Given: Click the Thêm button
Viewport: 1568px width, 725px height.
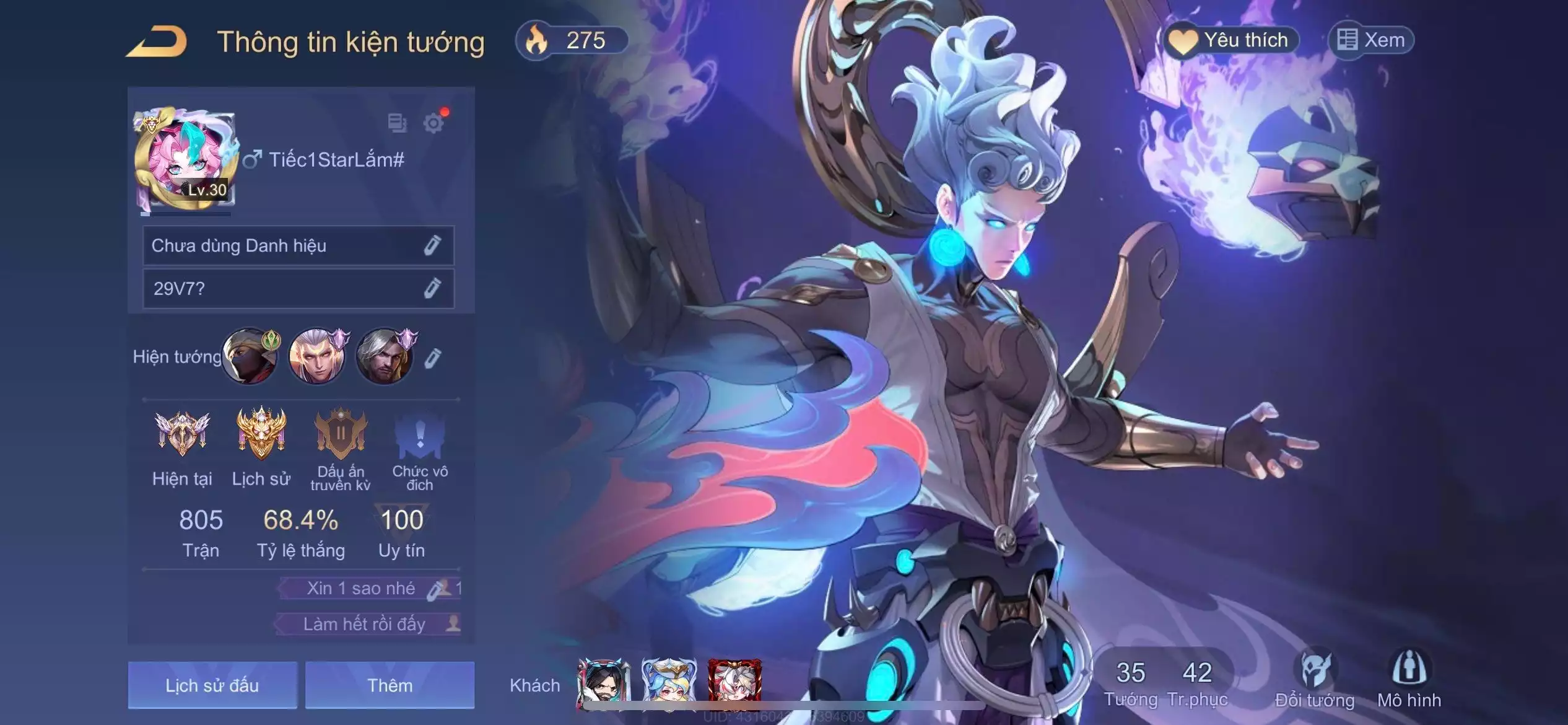Looking at the screenshot, I should (x=390, y=685).
